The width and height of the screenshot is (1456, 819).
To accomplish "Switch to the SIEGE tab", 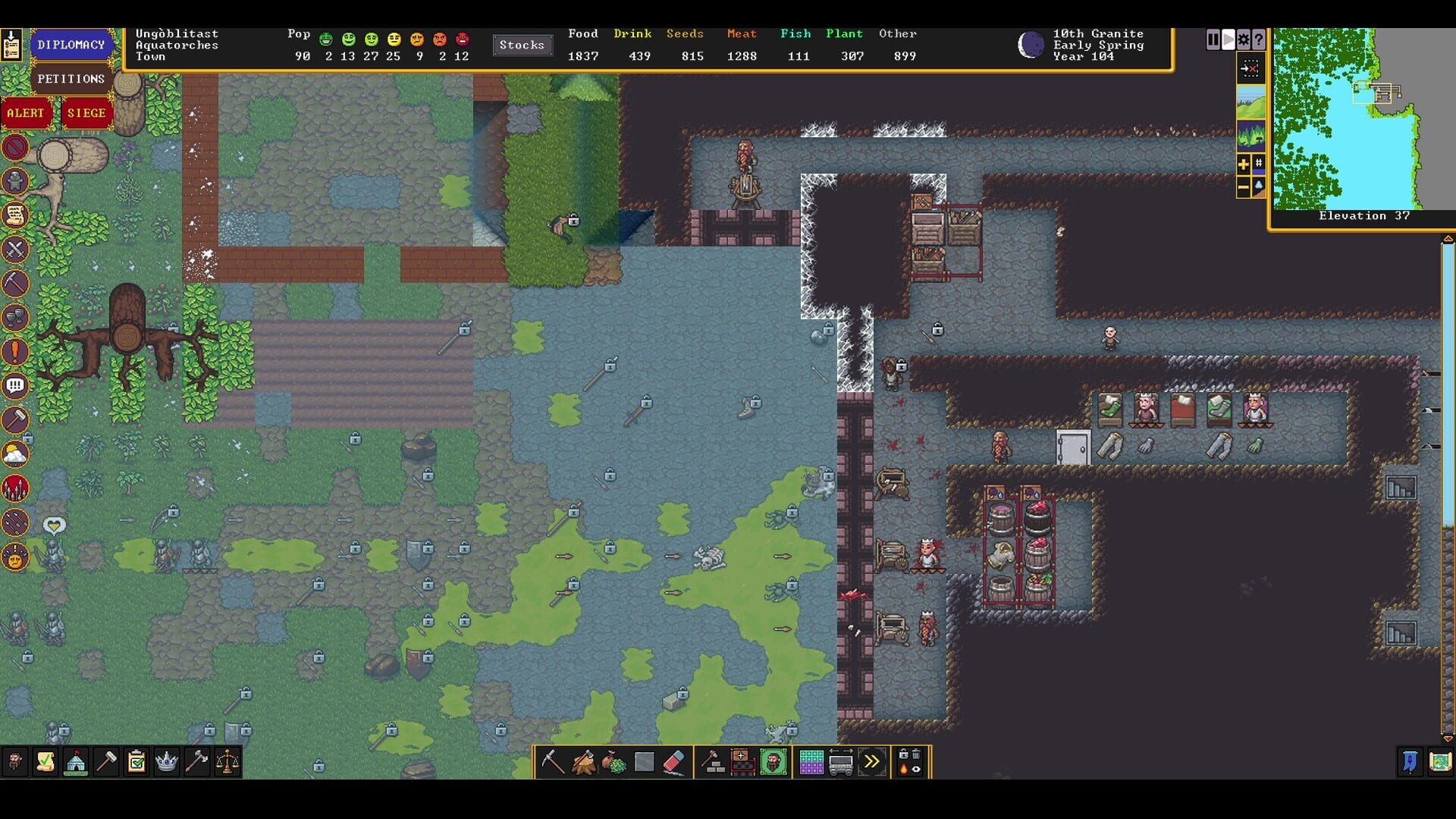I will point(87,112).
